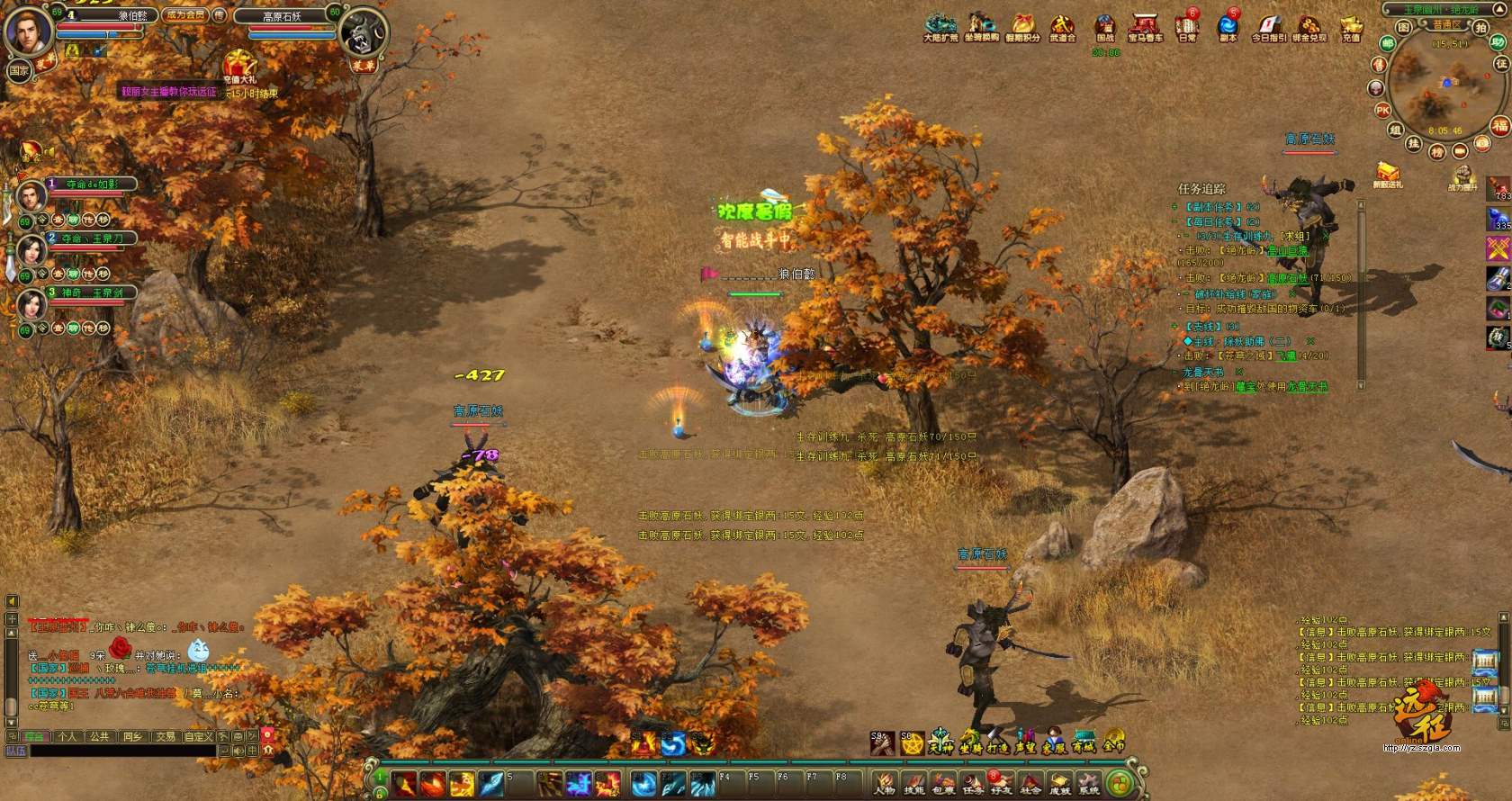The image size is (1512, 801).
Task: Click the 成为会员 become member button
Action: tap(185, 15)
